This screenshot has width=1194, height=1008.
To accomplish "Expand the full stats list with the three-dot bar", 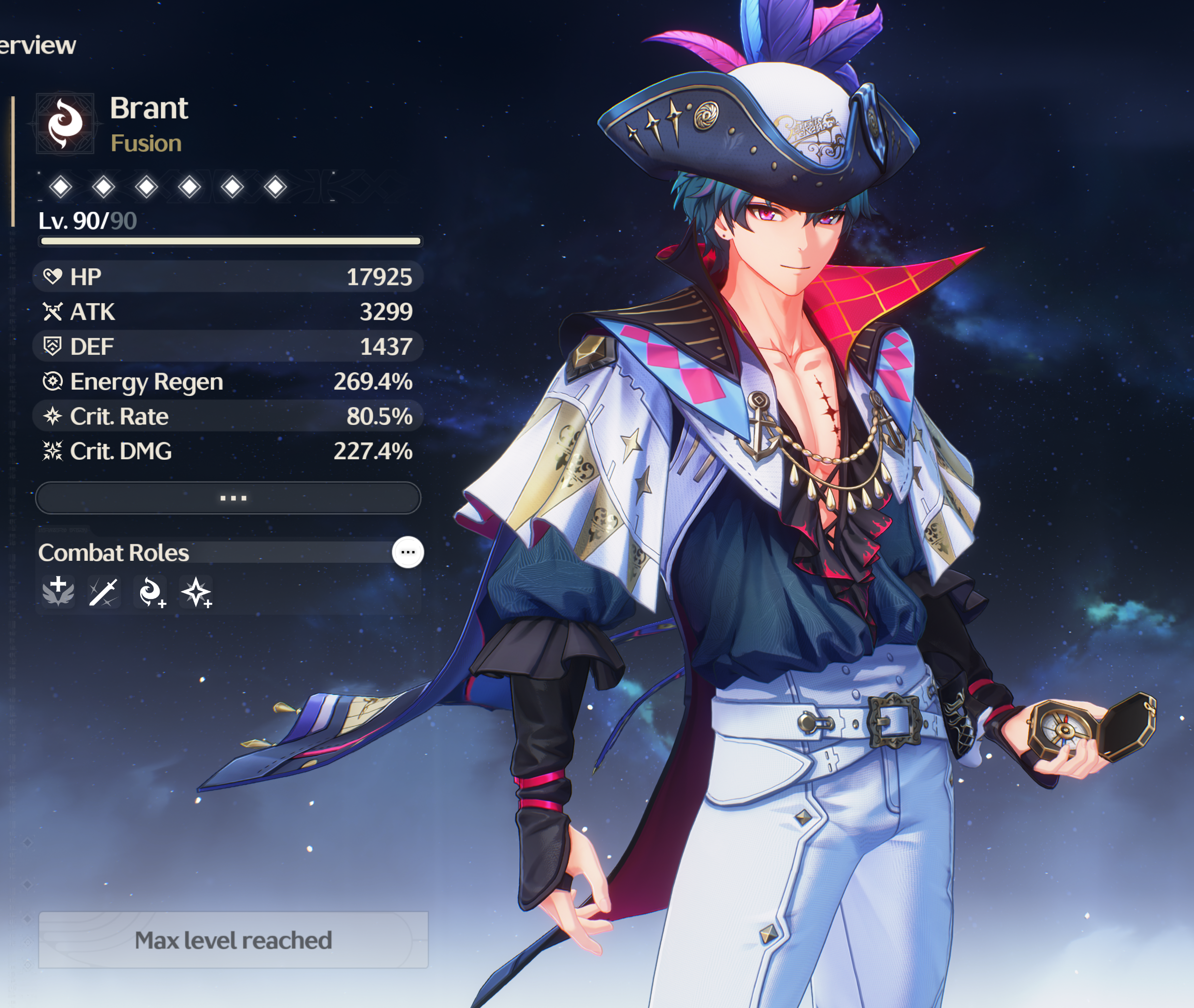I will click(229, 497).
